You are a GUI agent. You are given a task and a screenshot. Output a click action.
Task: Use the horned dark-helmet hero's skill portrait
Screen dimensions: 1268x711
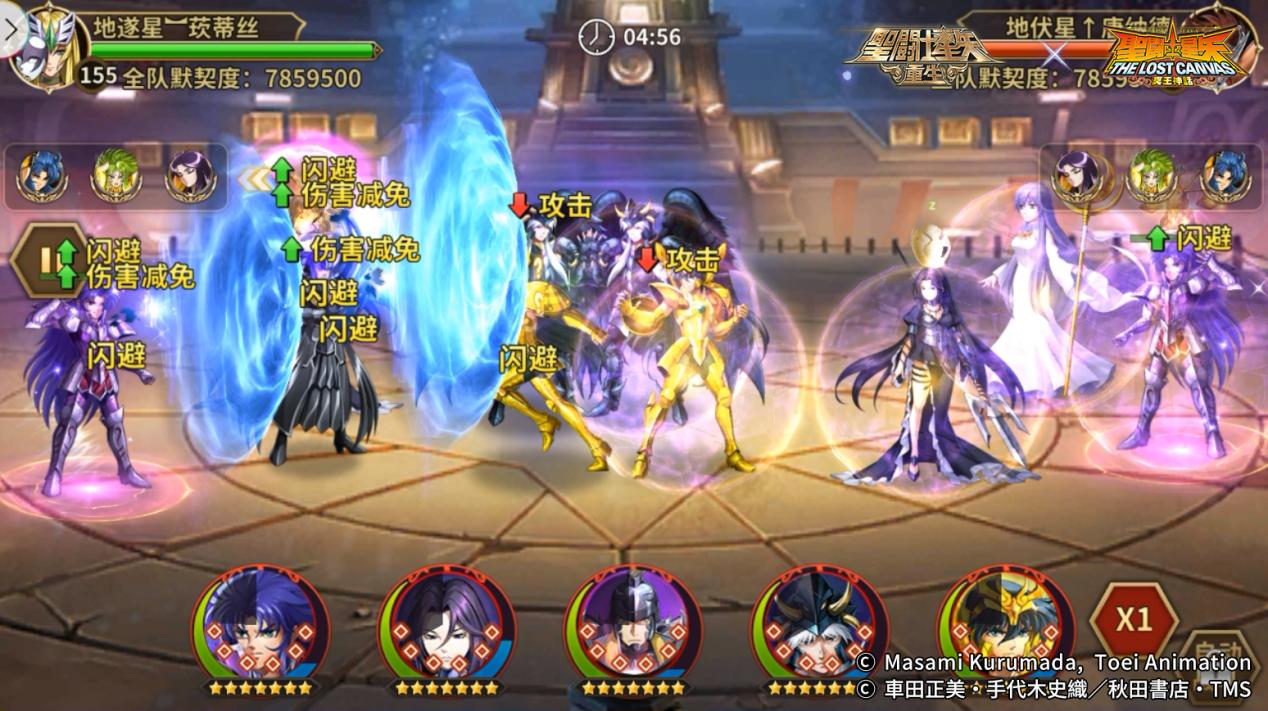click(819, 628)
